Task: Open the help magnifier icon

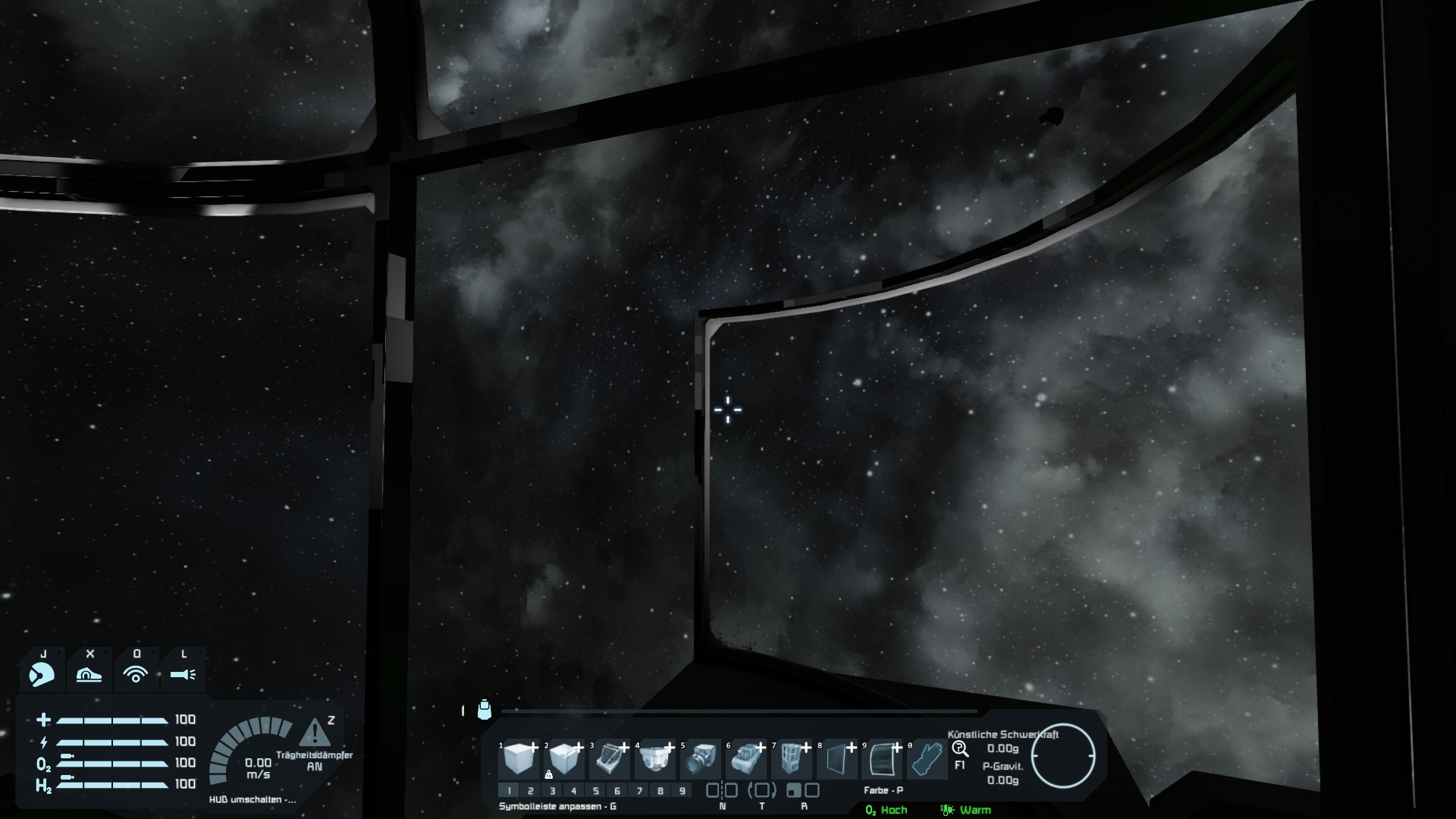Action: [x=960, y=749]
